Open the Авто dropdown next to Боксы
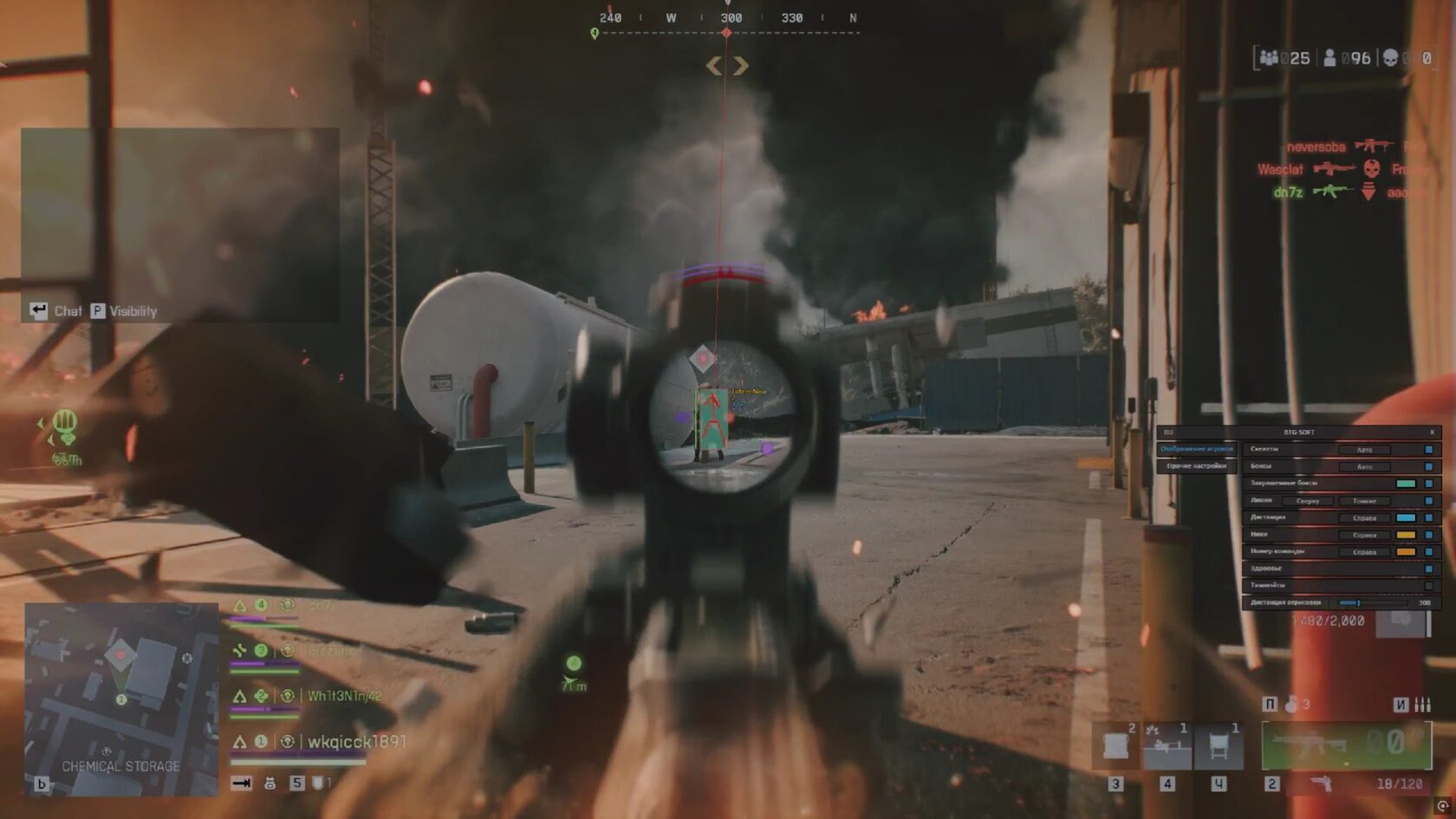The width and height of the screenshot is (1456, 819). point(1366,465)
